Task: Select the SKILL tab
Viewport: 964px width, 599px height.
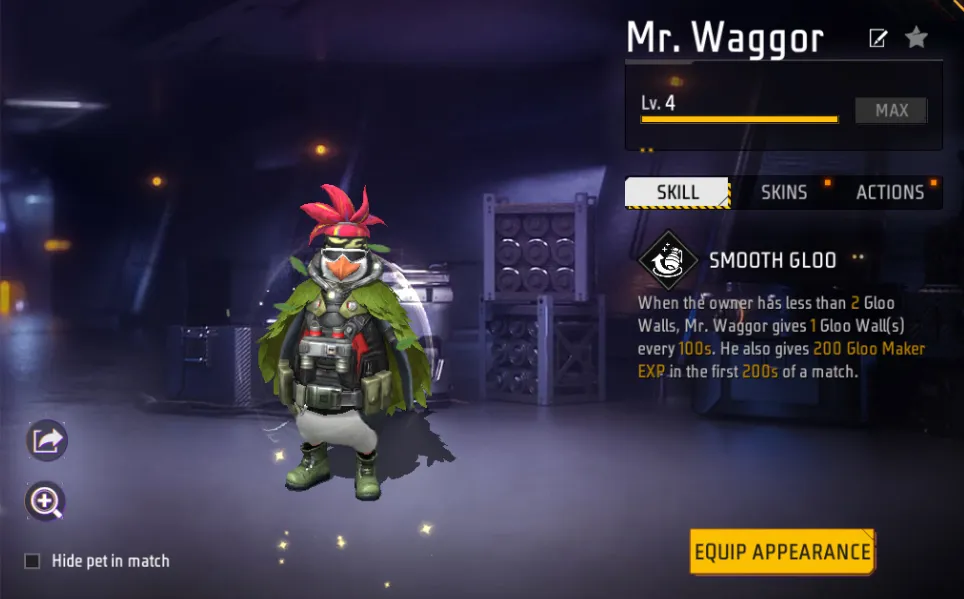Action: point(677,193)
